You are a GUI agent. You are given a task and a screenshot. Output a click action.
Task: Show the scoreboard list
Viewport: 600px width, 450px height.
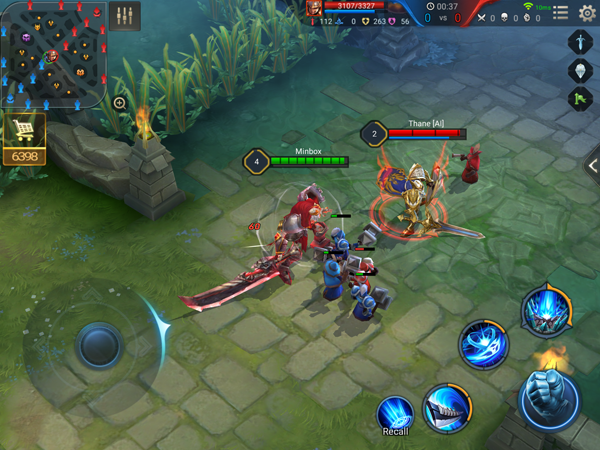tap(560, 13)
